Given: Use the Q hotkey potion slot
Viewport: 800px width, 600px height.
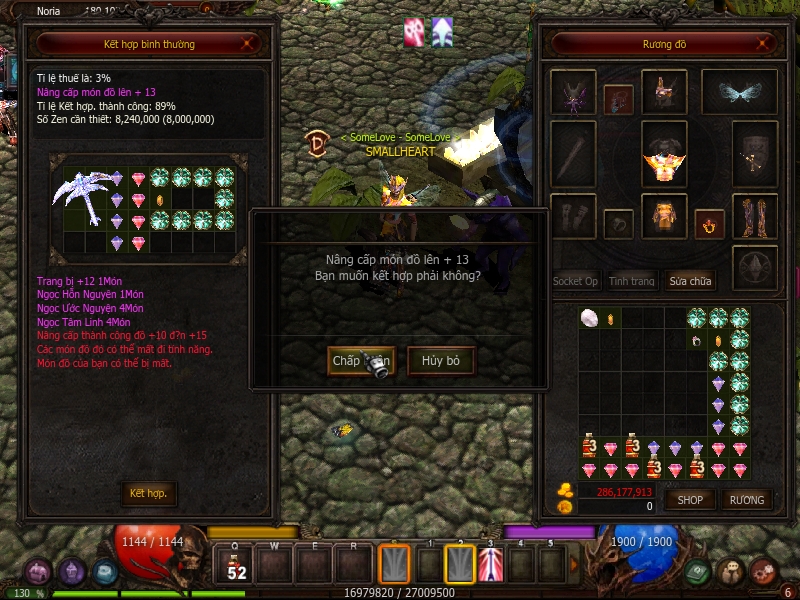Looking at the screenshot, I should pos(237,564).
